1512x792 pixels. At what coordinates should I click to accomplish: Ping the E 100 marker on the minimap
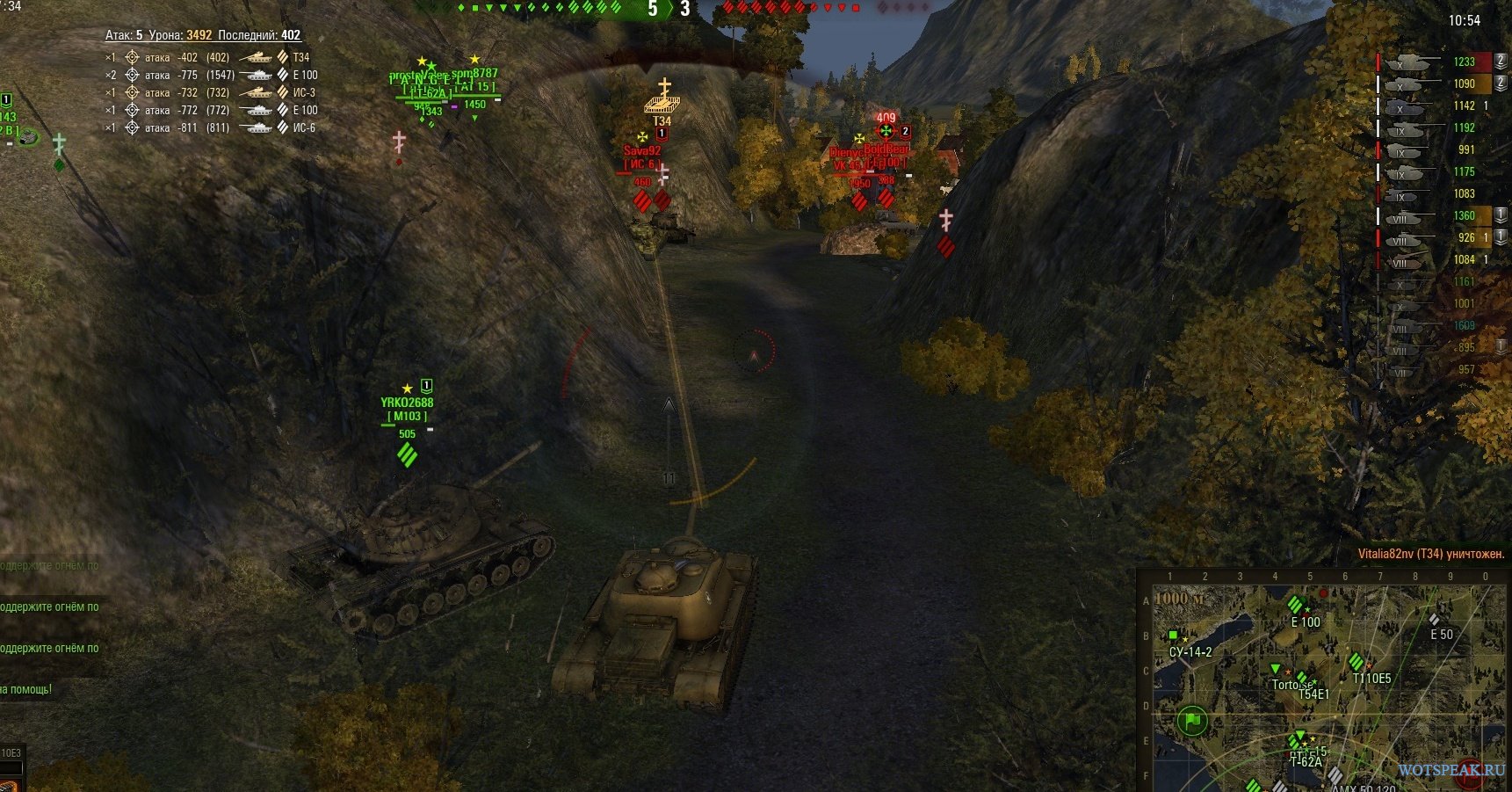pos(1295,605)
